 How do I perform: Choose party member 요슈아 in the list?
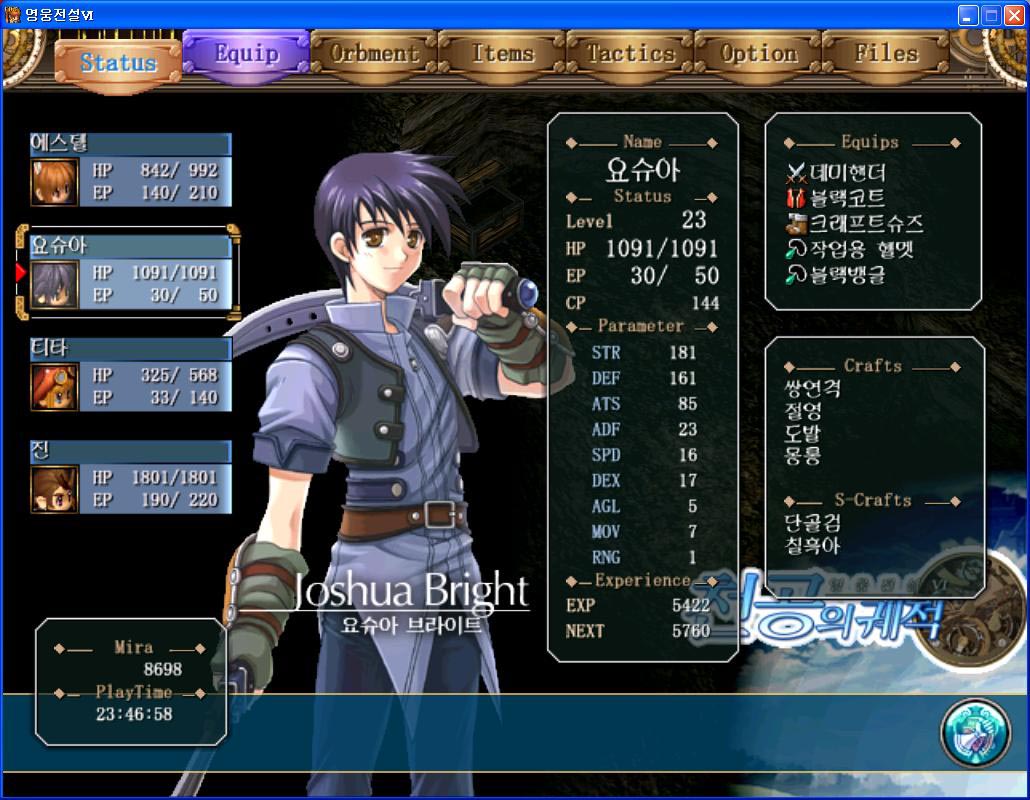pos(131,272)
